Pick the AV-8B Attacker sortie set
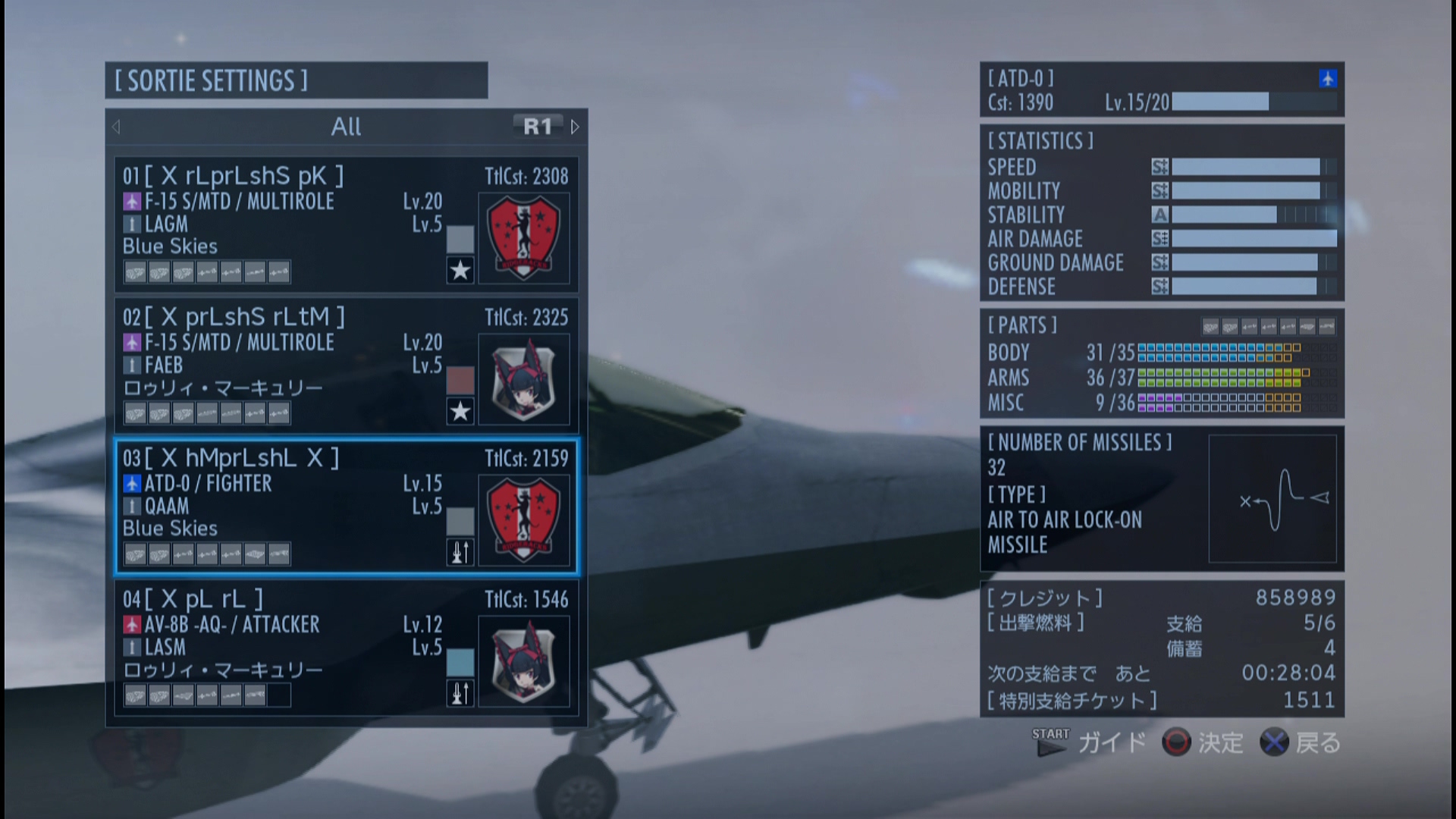This screenshot has width=1456, height=819. point(346,648)
